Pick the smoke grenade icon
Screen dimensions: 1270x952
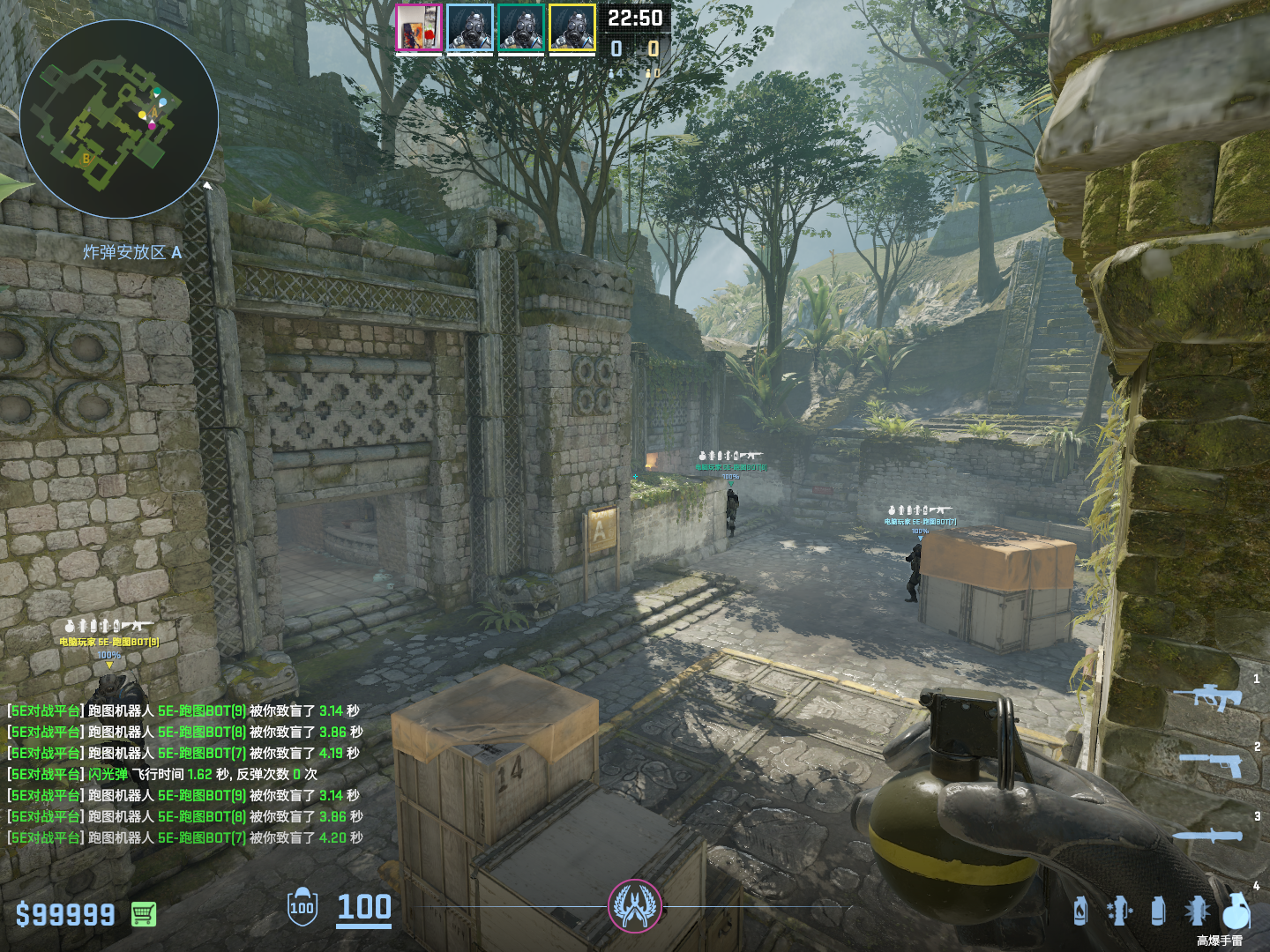tap(1158, 911)
